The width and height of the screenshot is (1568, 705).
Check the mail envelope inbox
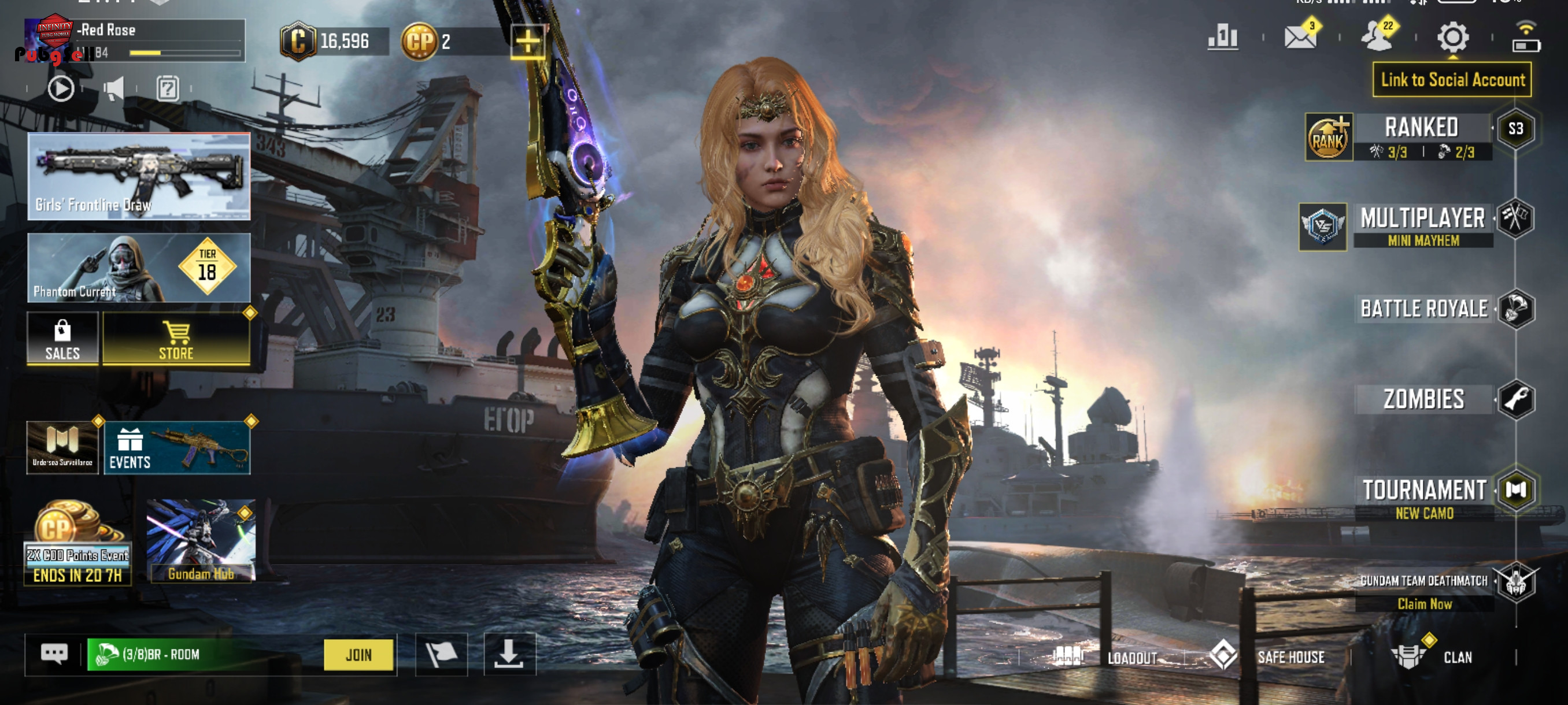click(x=1300, y=38)
